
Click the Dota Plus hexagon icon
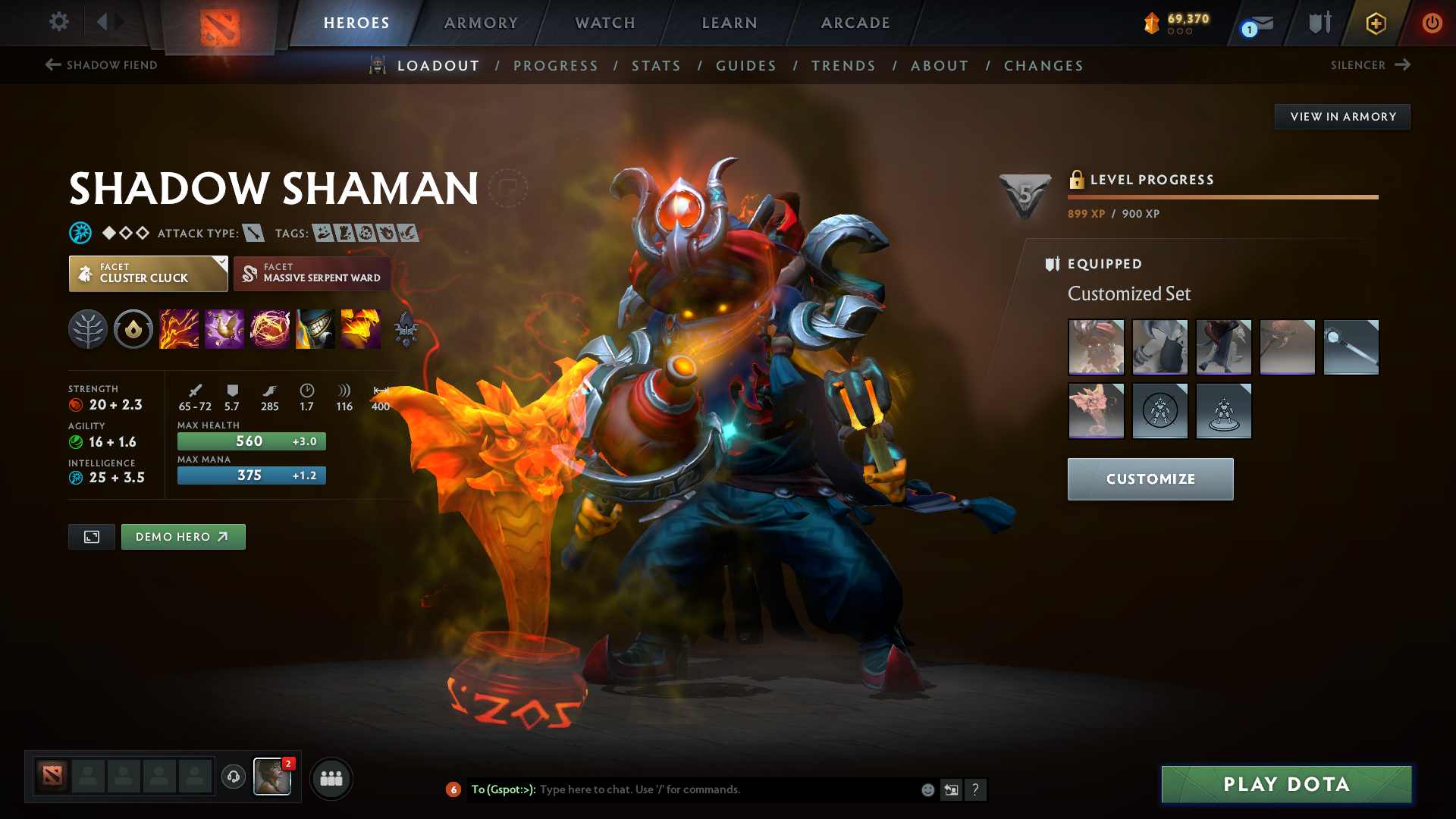pos(1375,23)
